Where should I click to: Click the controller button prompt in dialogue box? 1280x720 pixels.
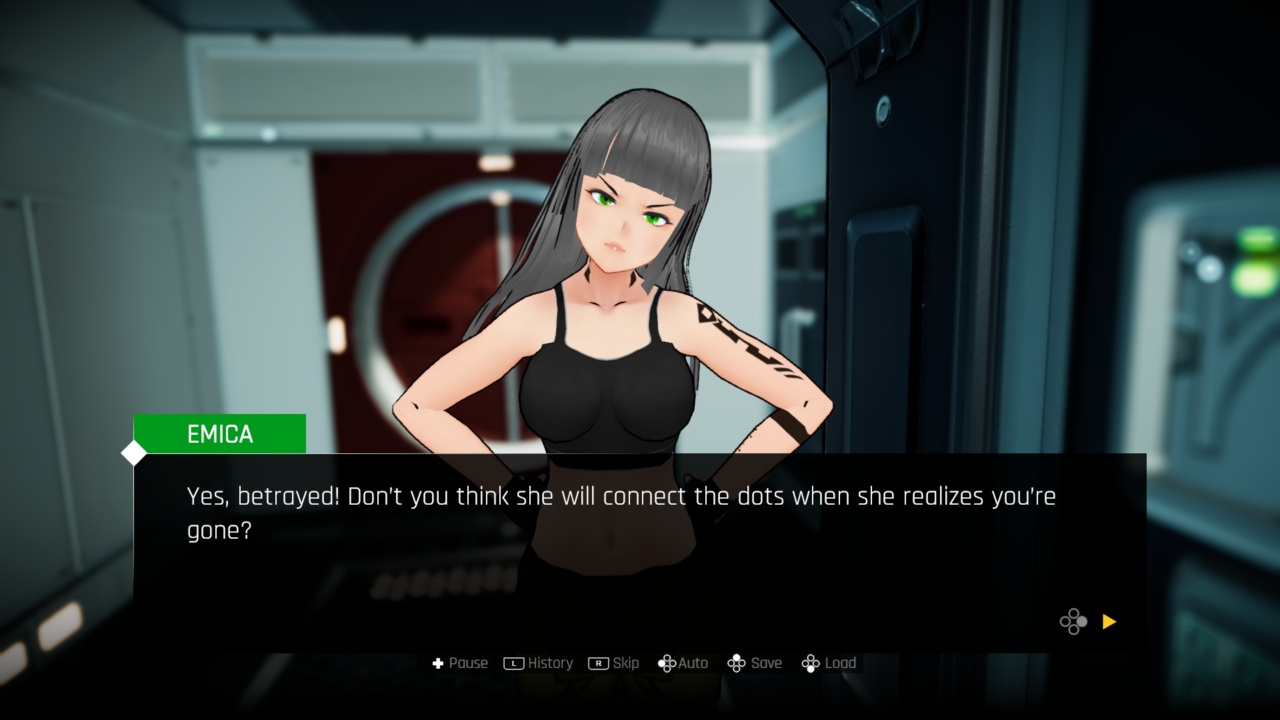[1073, 622]
